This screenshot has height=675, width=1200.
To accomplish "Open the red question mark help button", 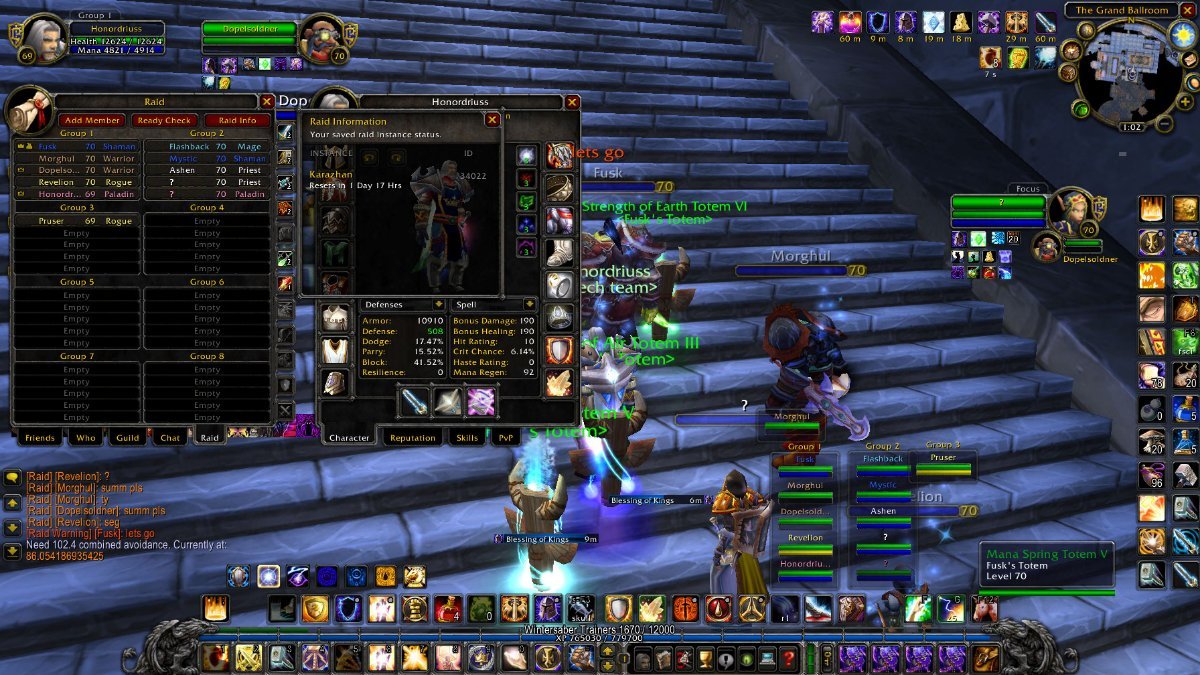I will click(790, 657).
